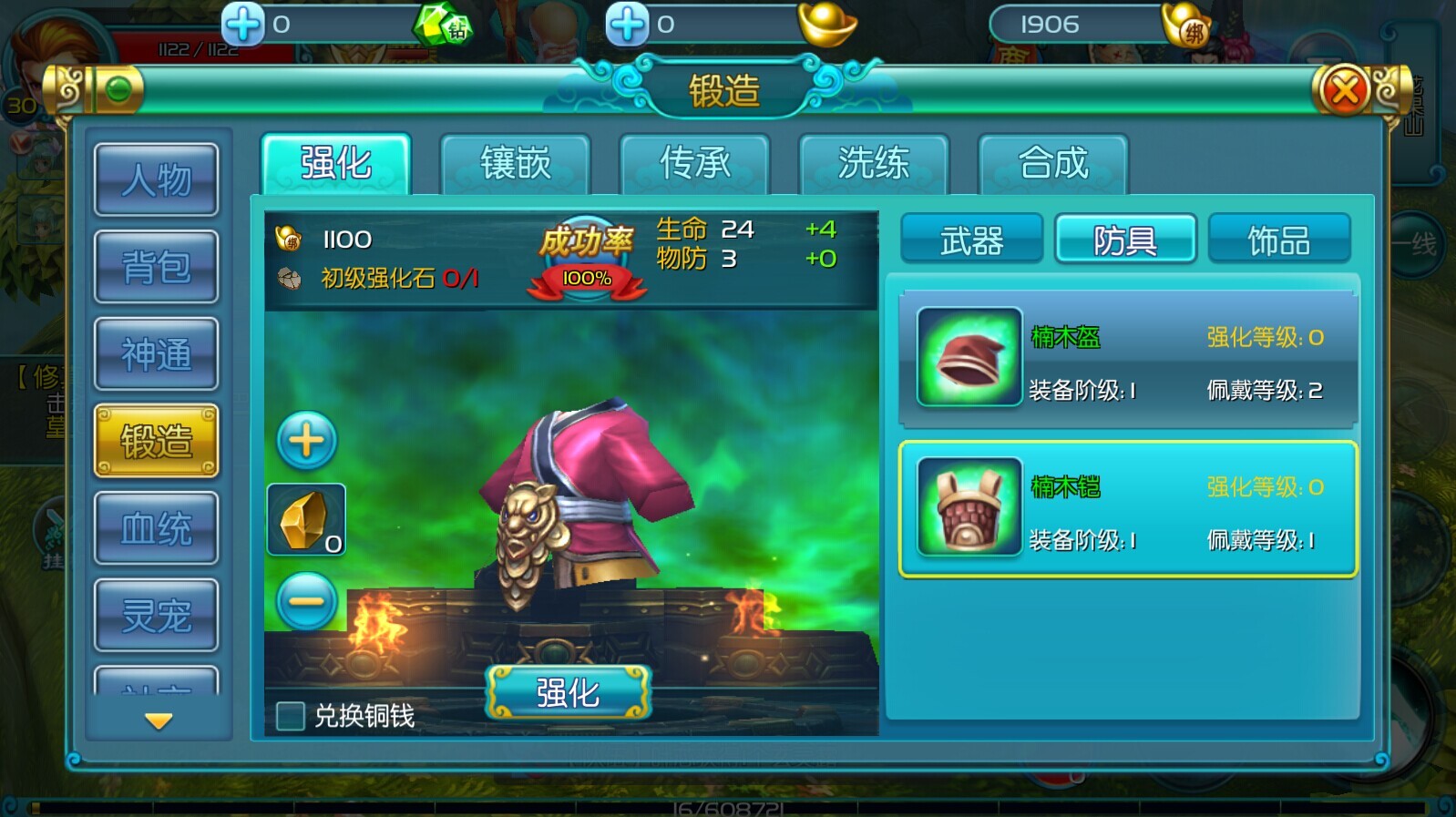Open the 神通 skills menu
This screenshot has height=817, width=1456.
pos(157,354)
